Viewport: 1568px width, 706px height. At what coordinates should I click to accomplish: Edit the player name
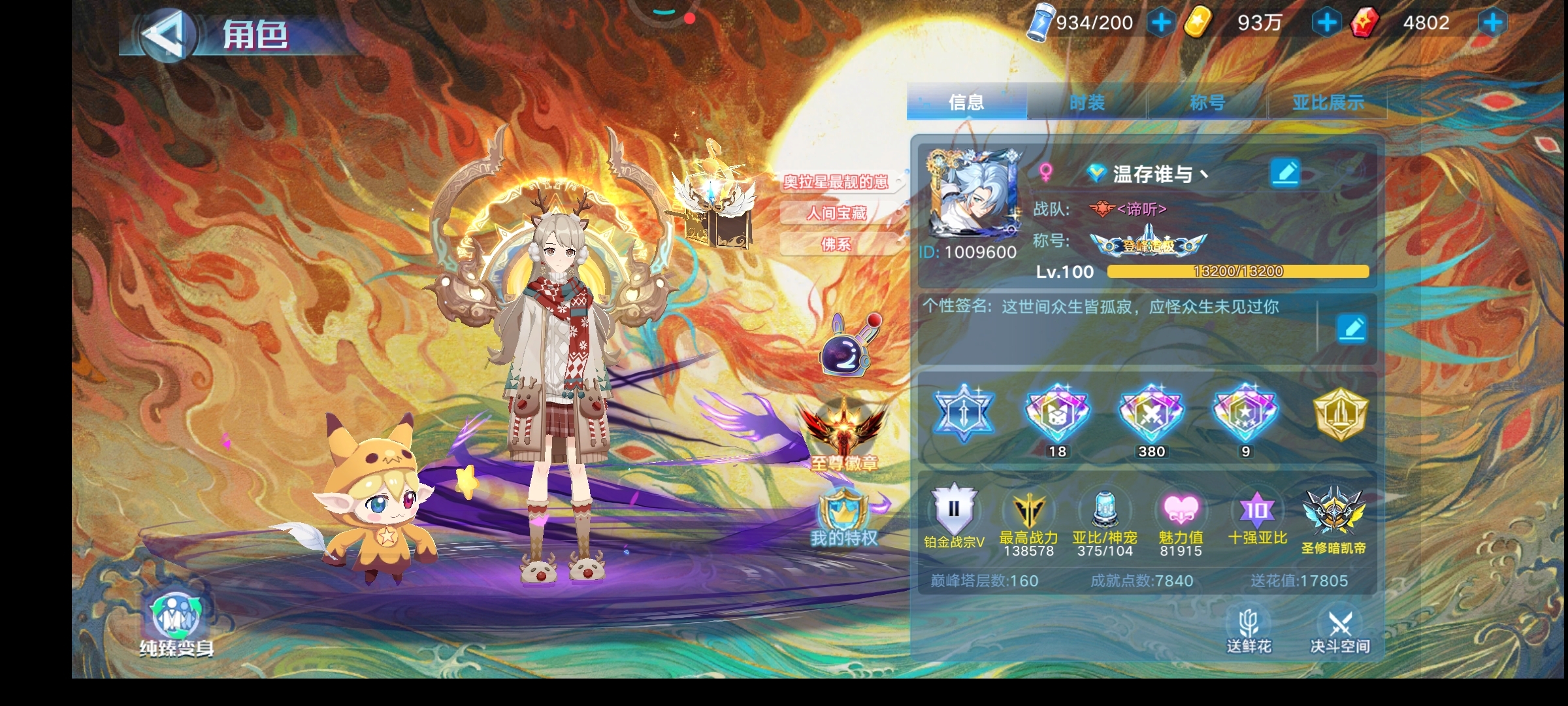(x=1285, y=173)
